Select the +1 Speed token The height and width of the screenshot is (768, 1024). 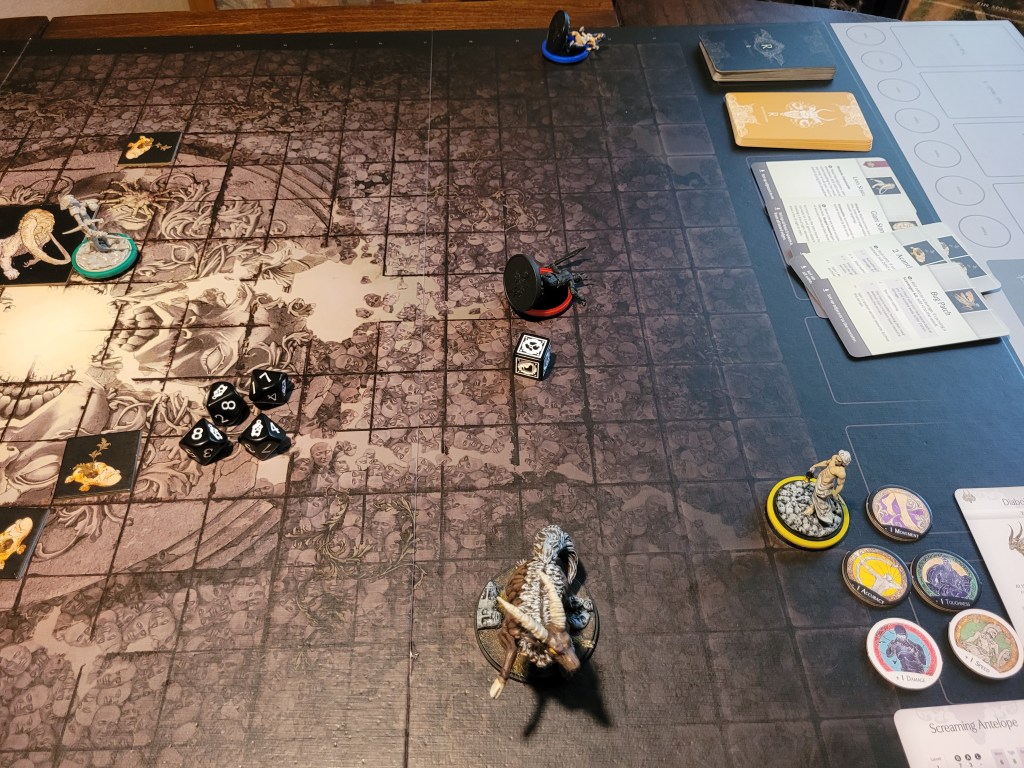tap(984, 643)
